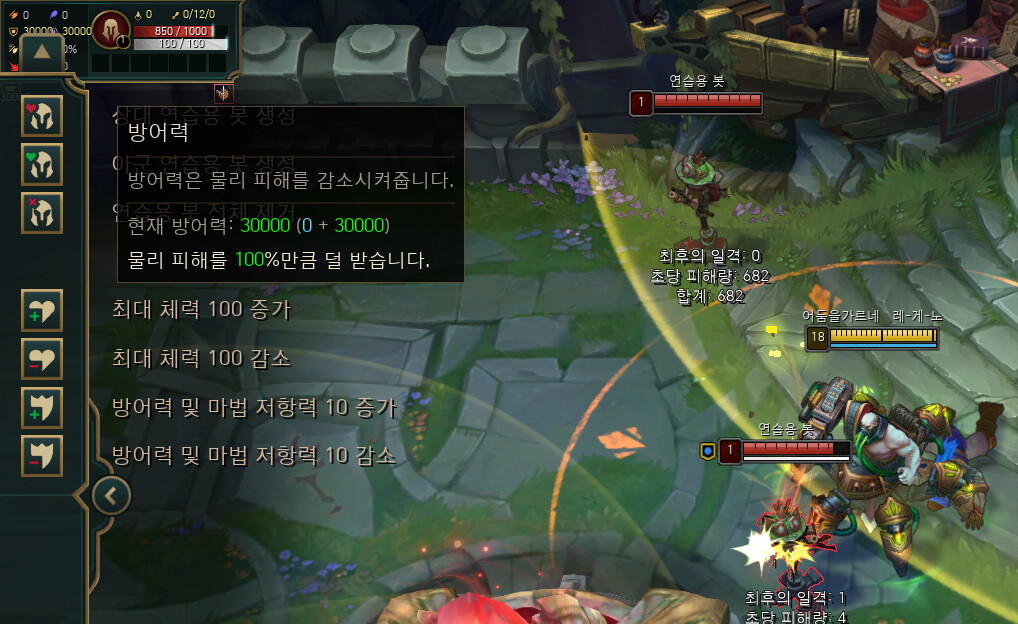Click the up-arrow button above the tool panel

[x=43, y=52]
